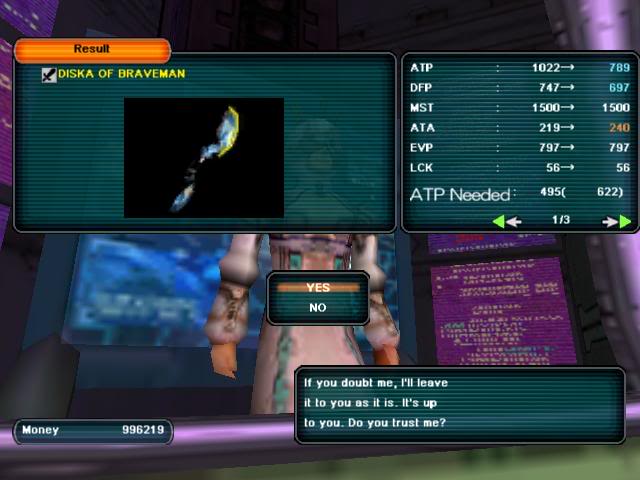
Task: Go to the next stats page arrow
Action: 618,222
